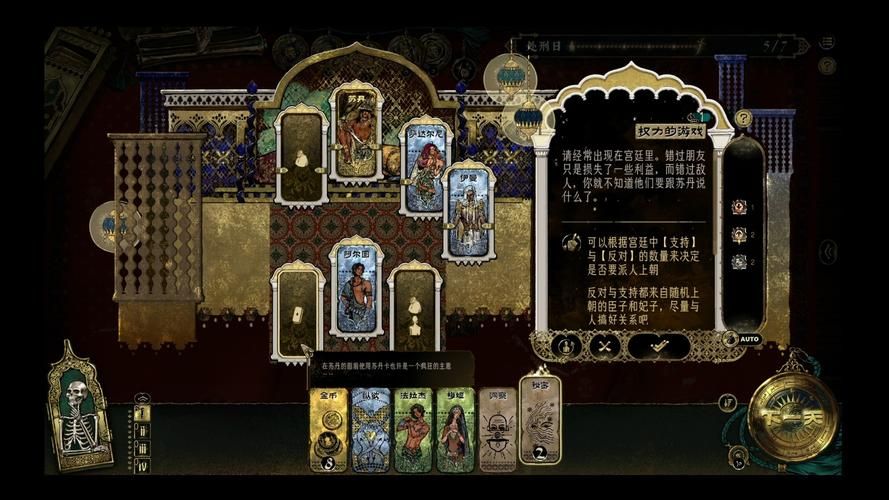
Task: Switch to hand tab I
Action: [x=142, y=412]
